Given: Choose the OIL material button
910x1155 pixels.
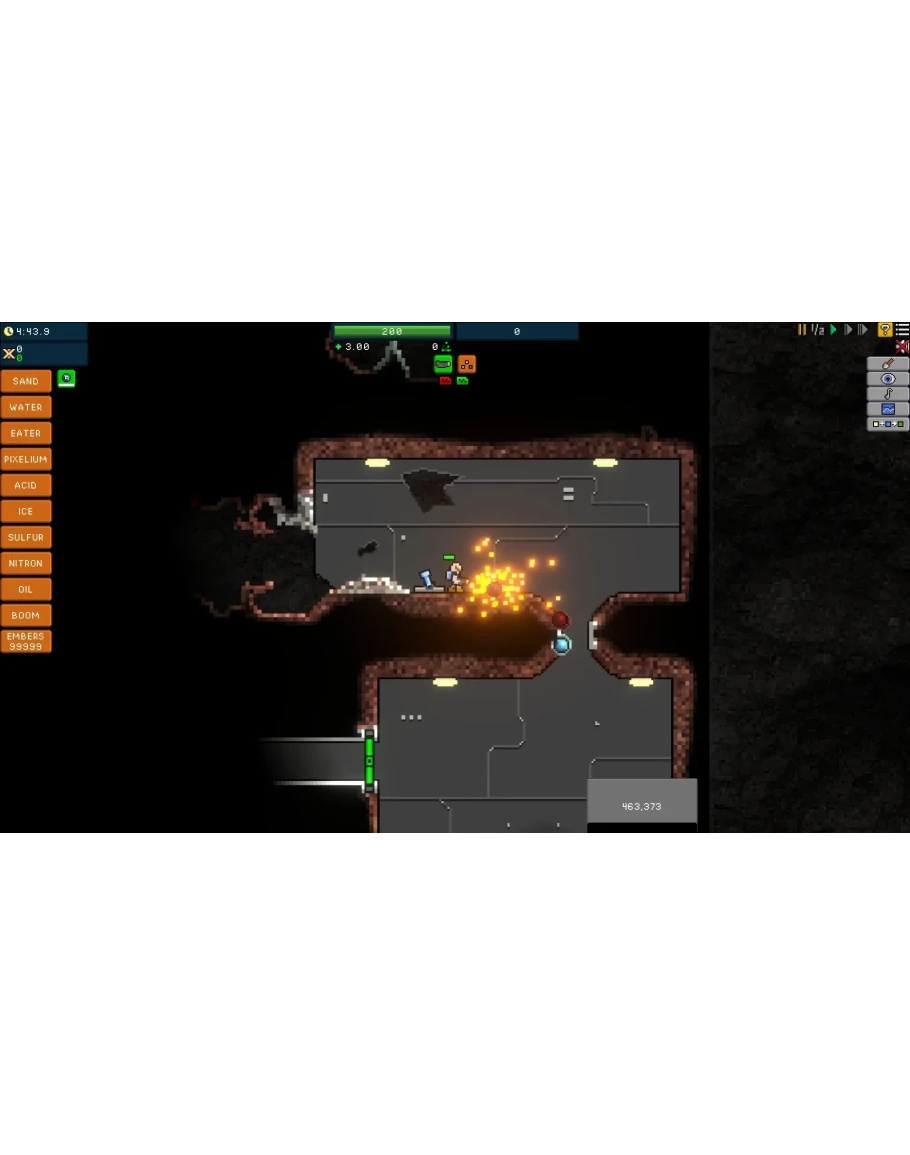Looking at the screenshot, I should (26, 589).
